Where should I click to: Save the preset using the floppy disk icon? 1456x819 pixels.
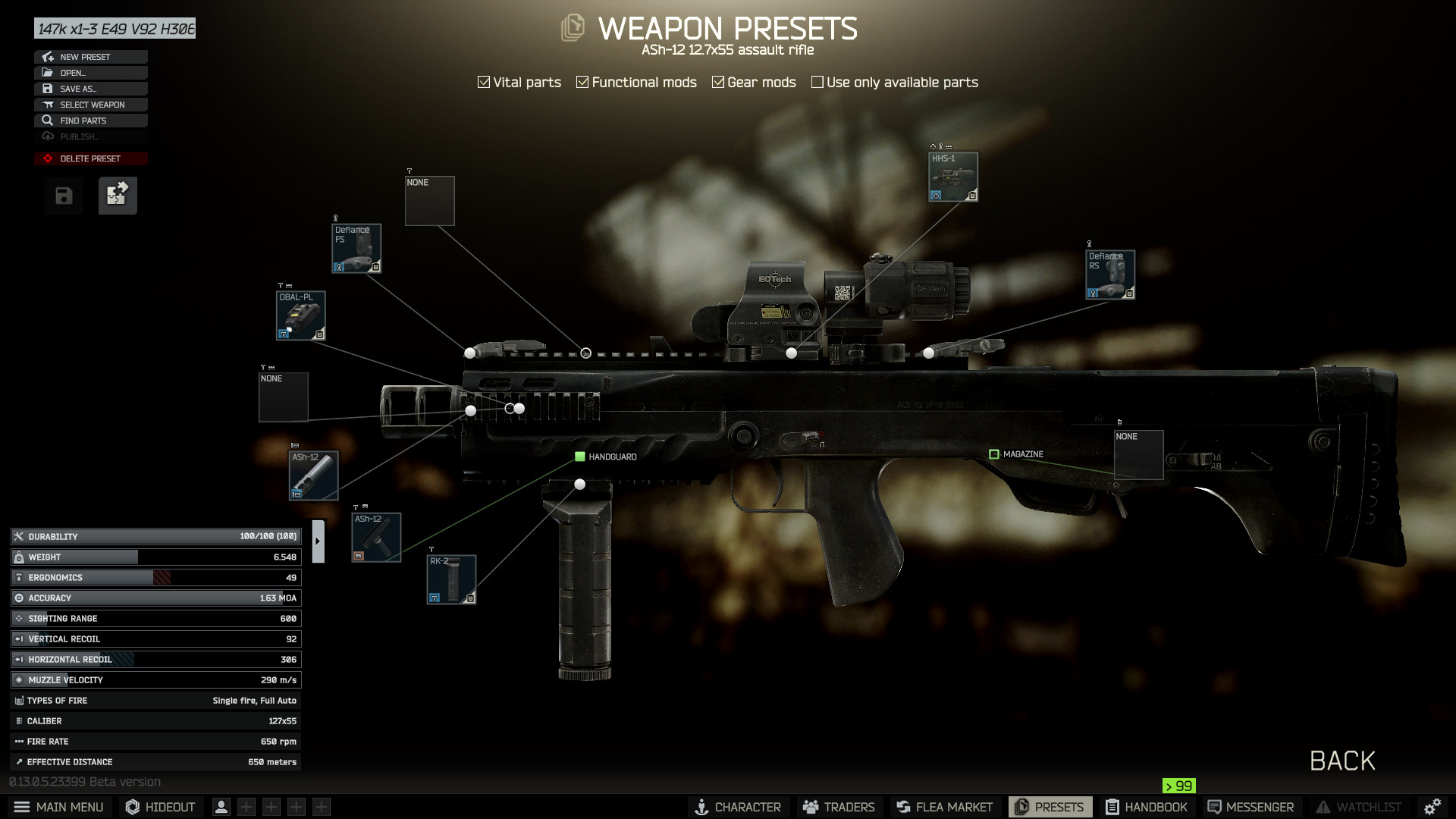(x=64, y=195)
